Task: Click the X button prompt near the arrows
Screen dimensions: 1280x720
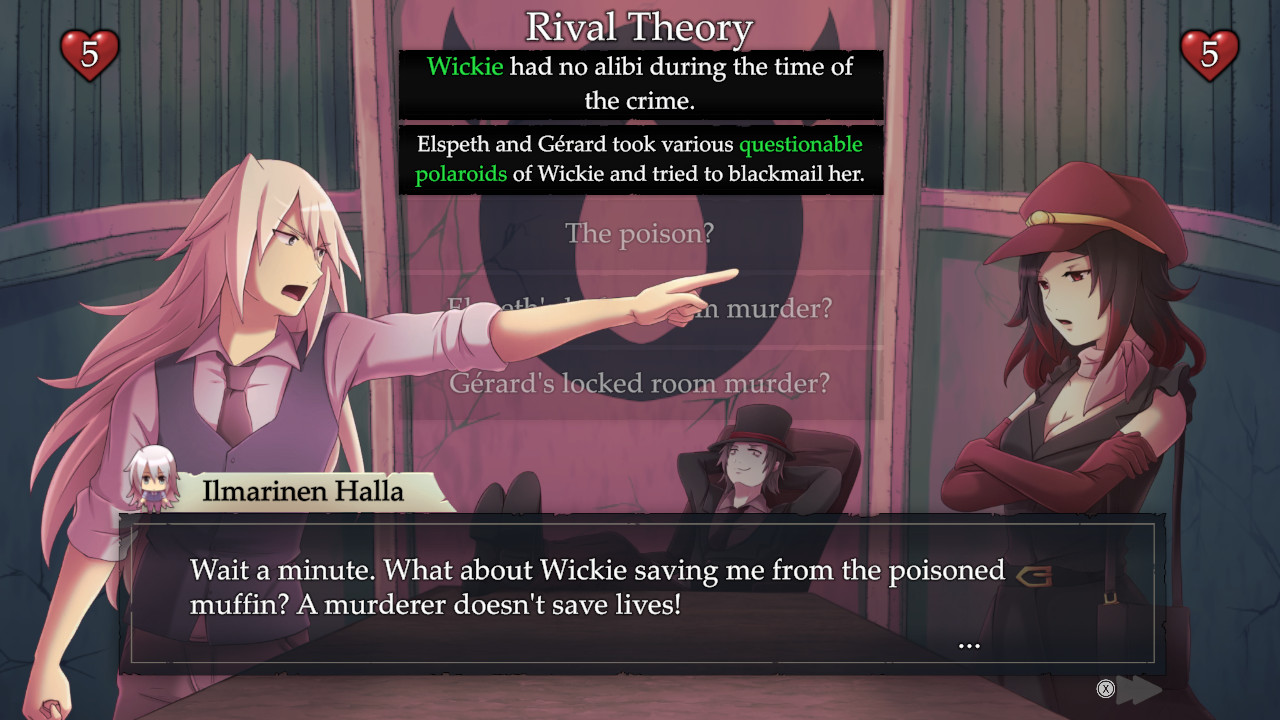Action: (1103, 689)
